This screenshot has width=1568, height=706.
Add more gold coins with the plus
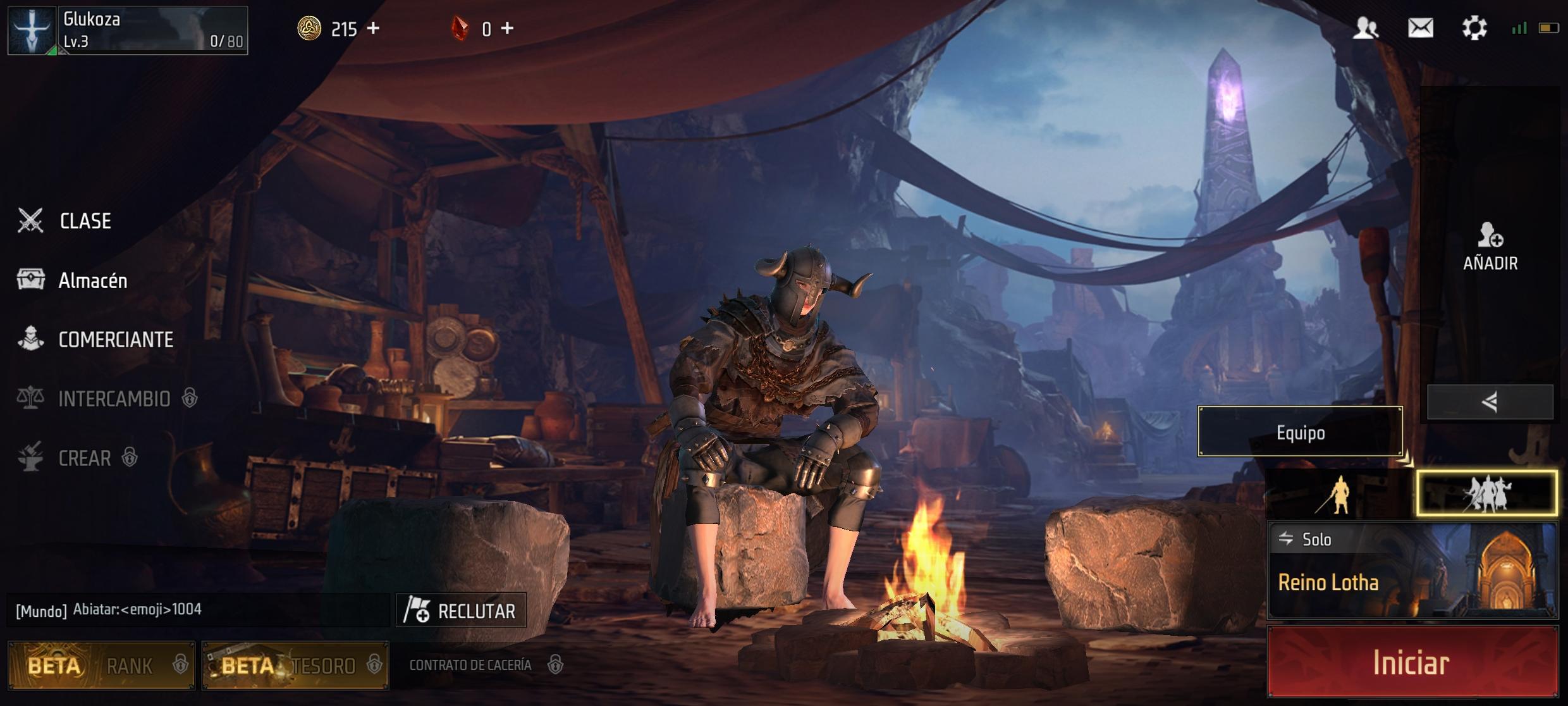point(374,28)
